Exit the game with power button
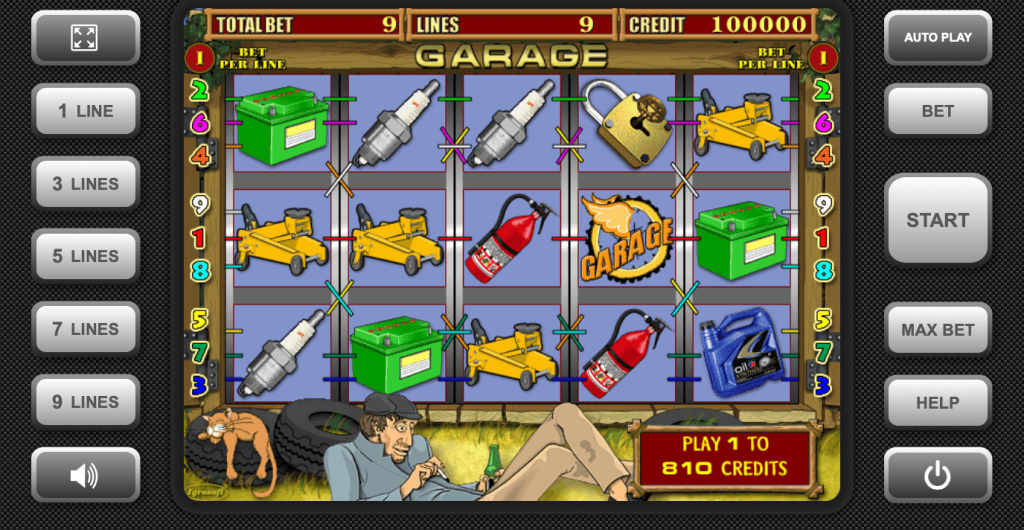The image size is (1024, 530). 937,475
